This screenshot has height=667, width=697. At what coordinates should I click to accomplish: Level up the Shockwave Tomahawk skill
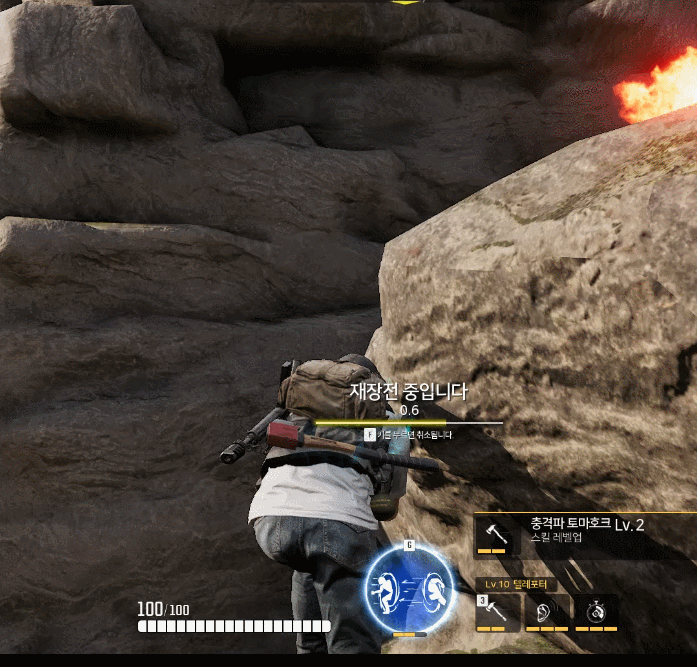[x=494, y=534]
